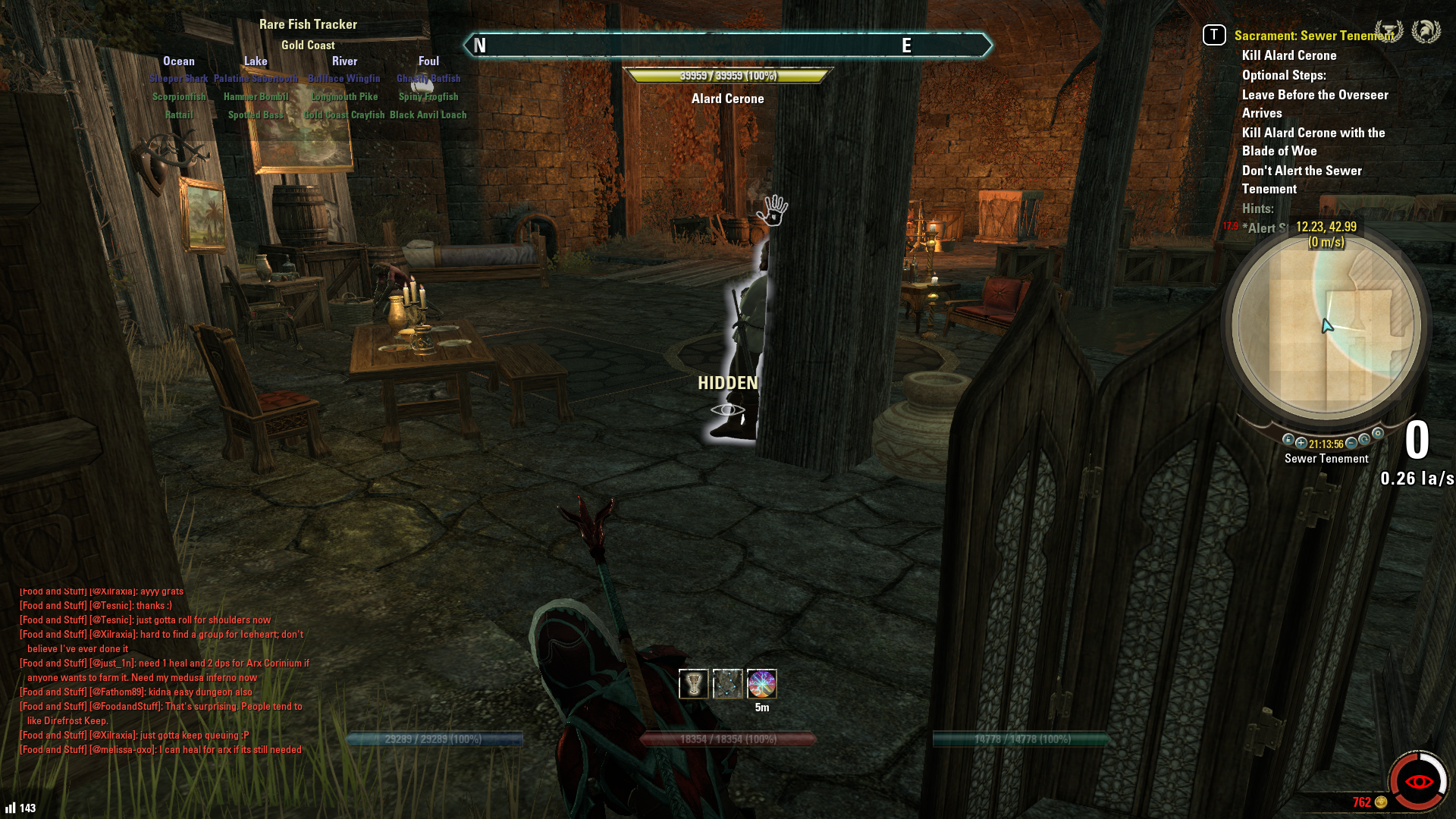Click the colorful lightning orb buff icon
Image resolution: width=1456 pixels, height=819 pixels.
(x=761, y=684)
